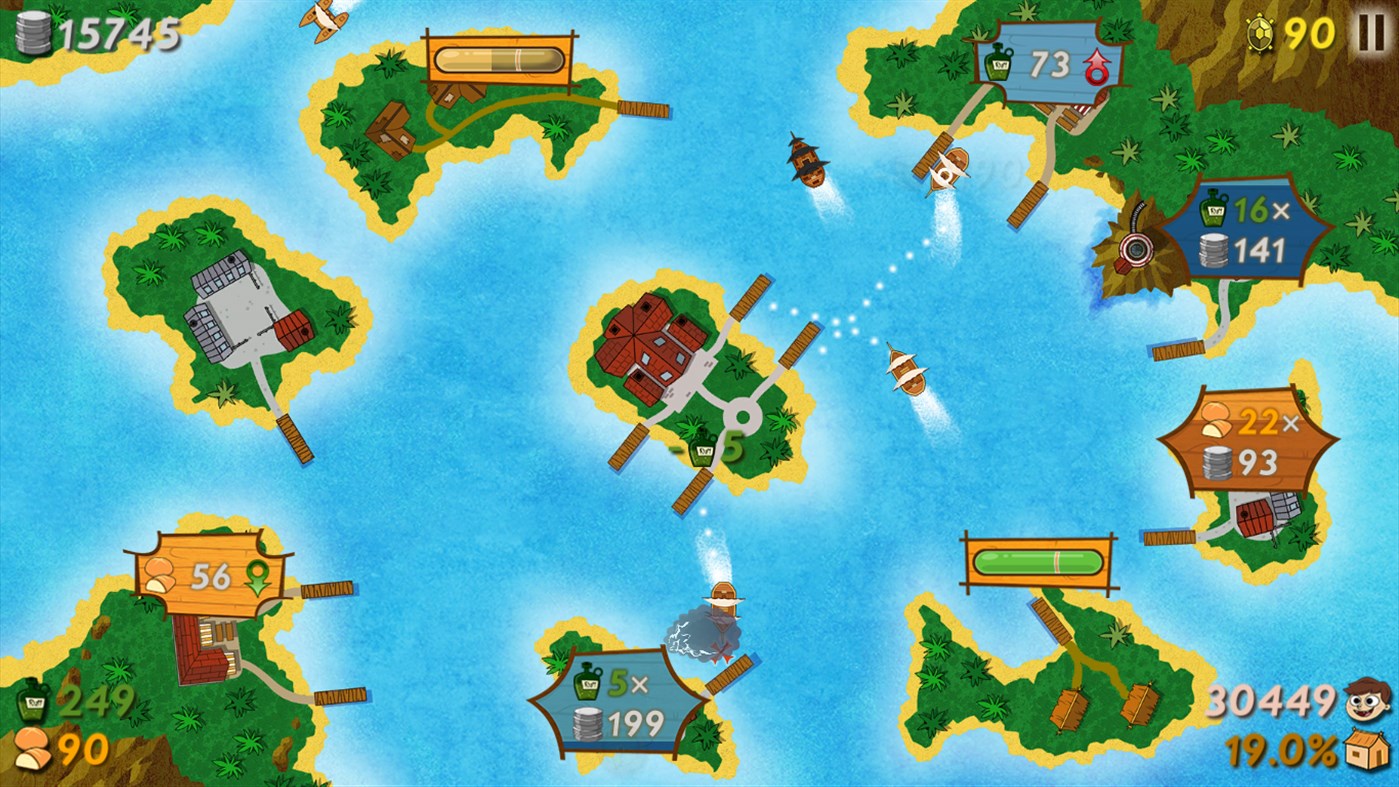1399x787 pixels.
Task: Click the green progress capsule near the bottom-right island
Action: tap(1040, 563)
